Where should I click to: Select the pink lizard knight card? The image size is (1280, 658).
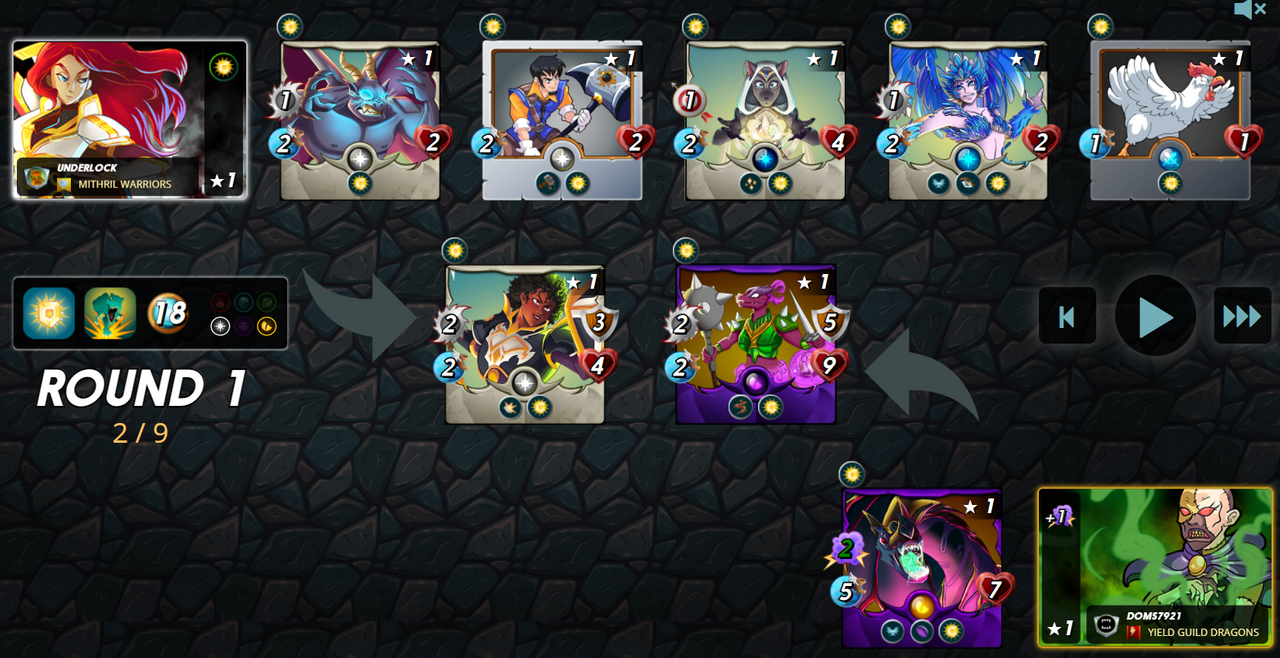tap(756, 344)
